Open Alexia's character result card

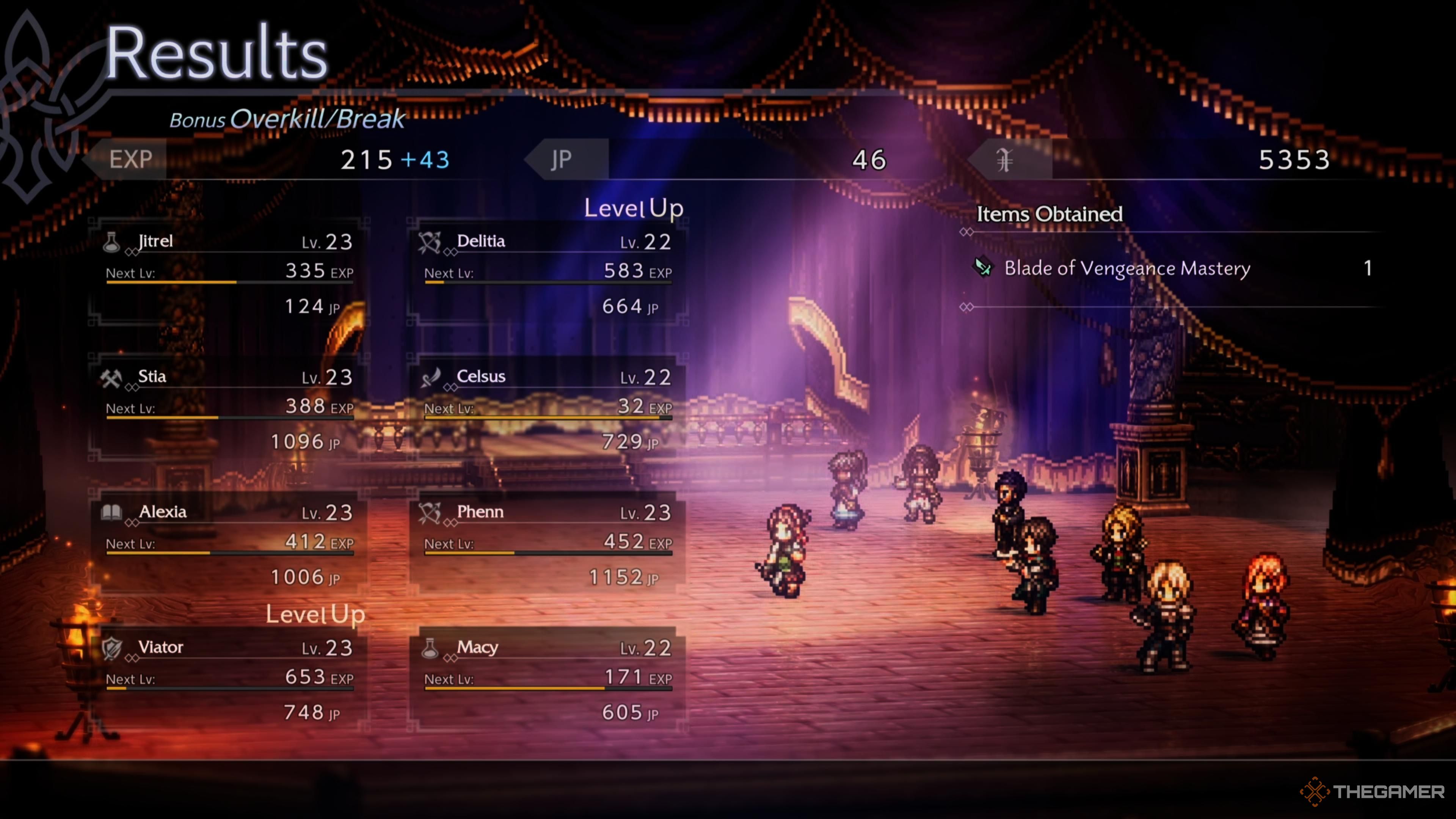pyautogui.click(x=229, y=544)
